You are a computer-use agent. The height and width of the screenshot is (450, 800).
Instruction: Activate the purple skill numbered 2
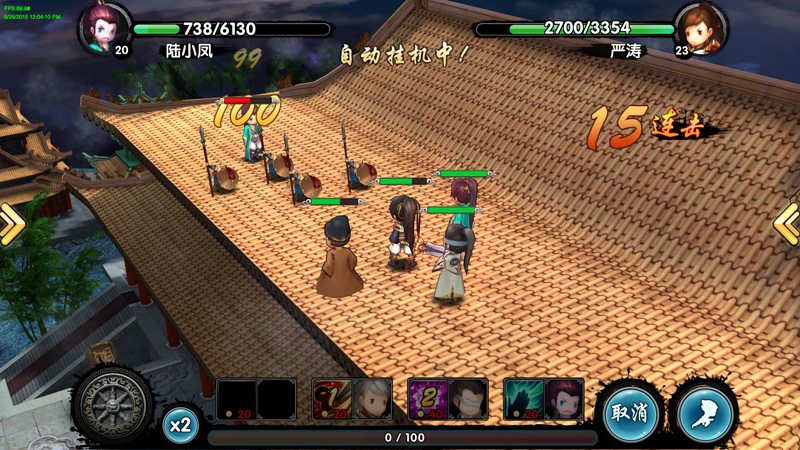tap(427, 398)
